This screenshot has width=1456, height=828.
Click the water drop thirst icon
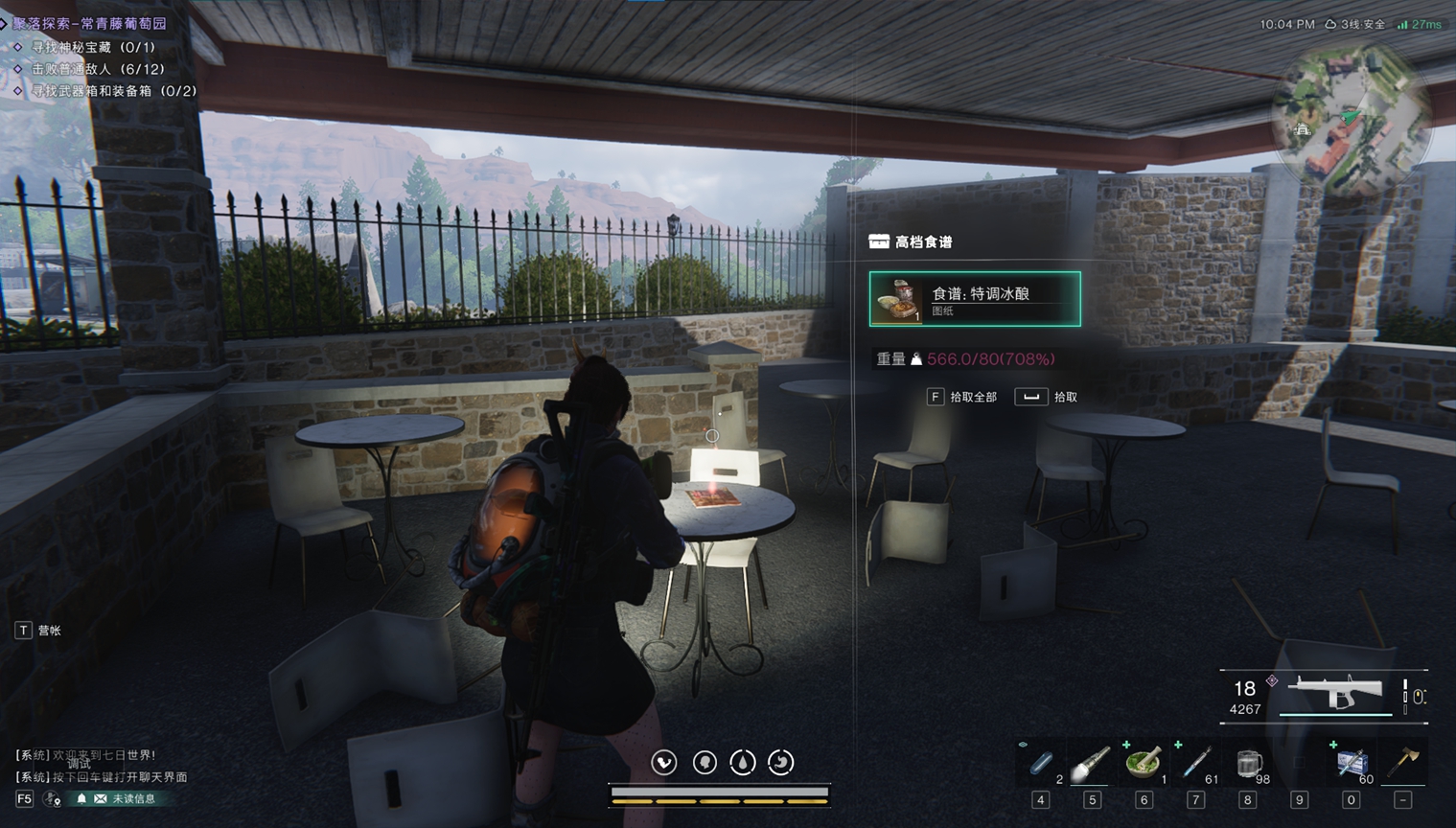(743, 762)
